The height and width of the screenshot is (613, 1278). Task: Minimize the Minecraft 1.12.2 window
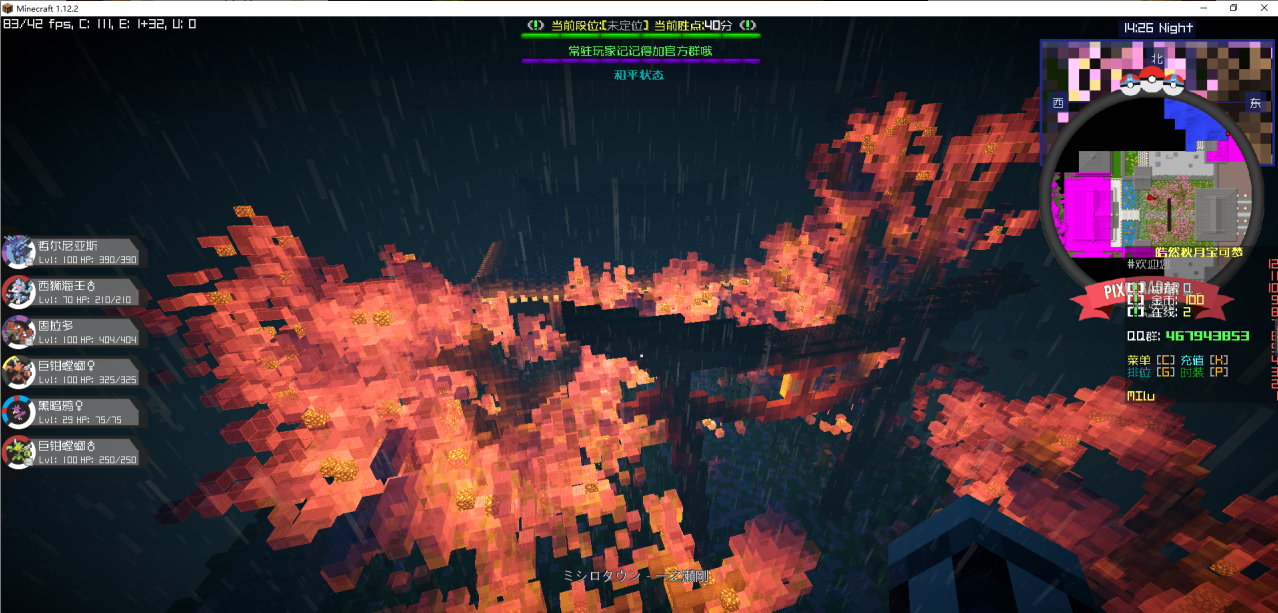(x=1205, y=8)
